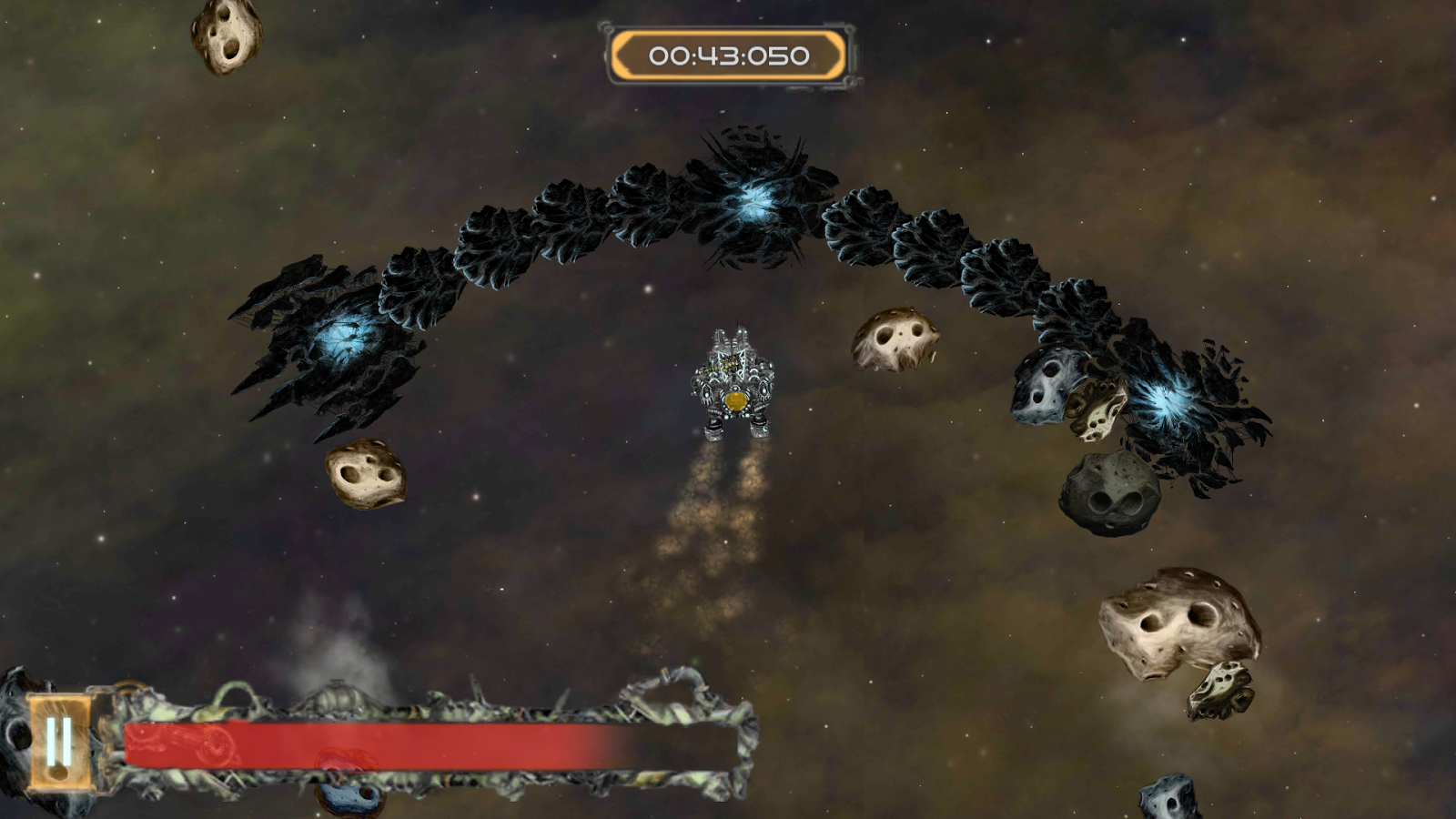Click the yellow circular emblem on the ship
1456x819 pixels.
pyautogui.click(x=733, y=401)
